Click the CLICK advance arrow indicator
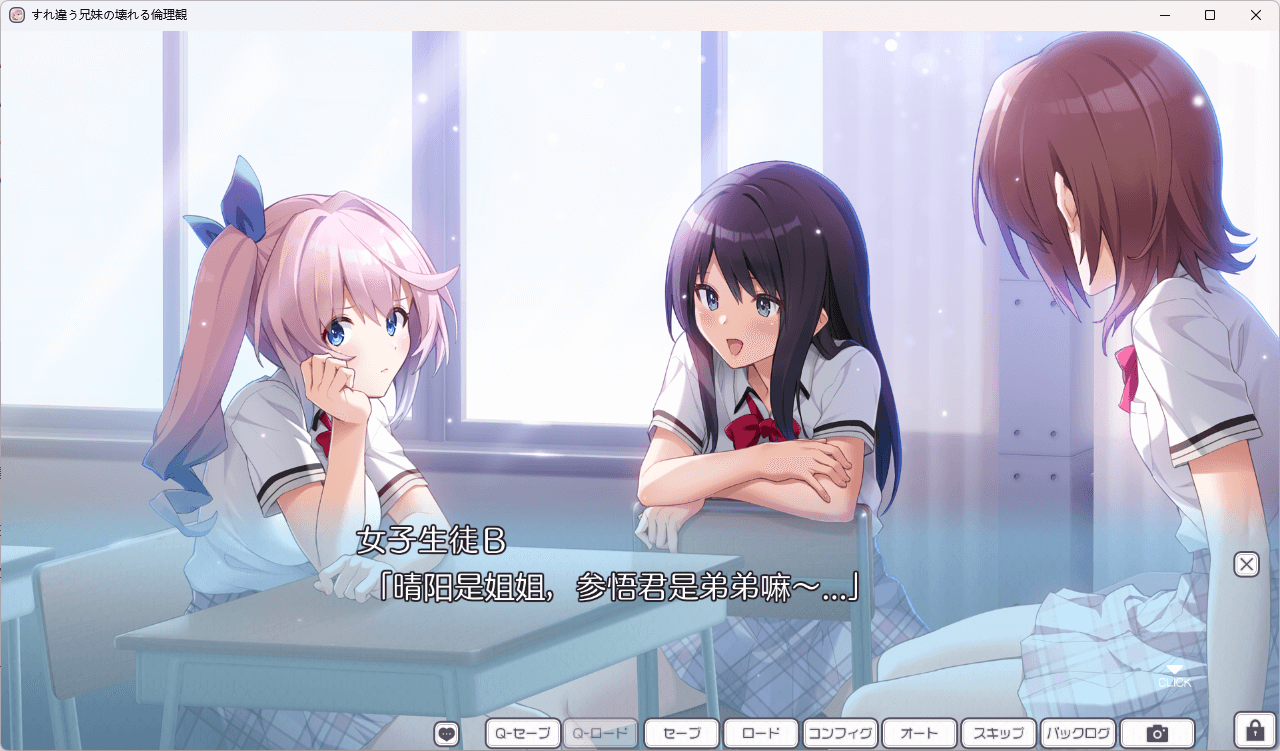This screenshot has width=1280, height=751. tap(1176, 675)
